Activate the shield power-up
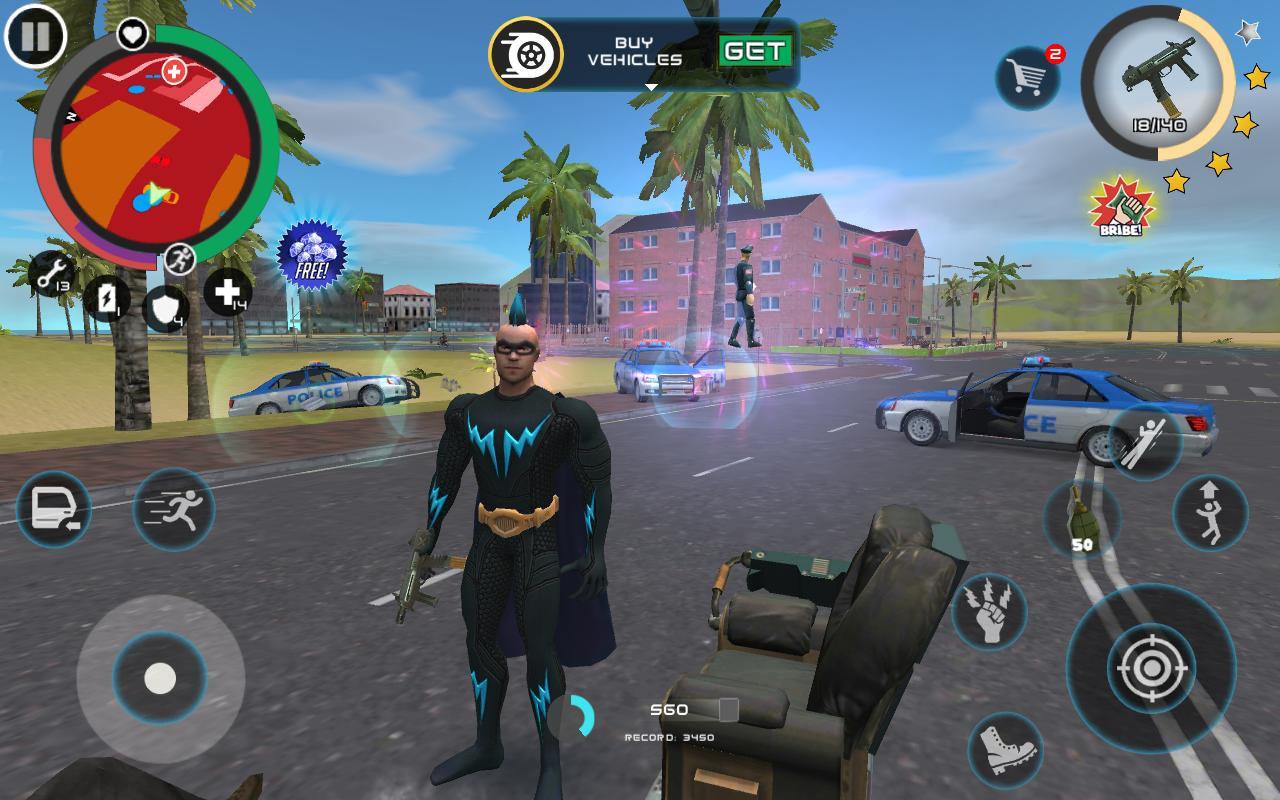The image size is (1280, 800). click(x=163, y=308)
